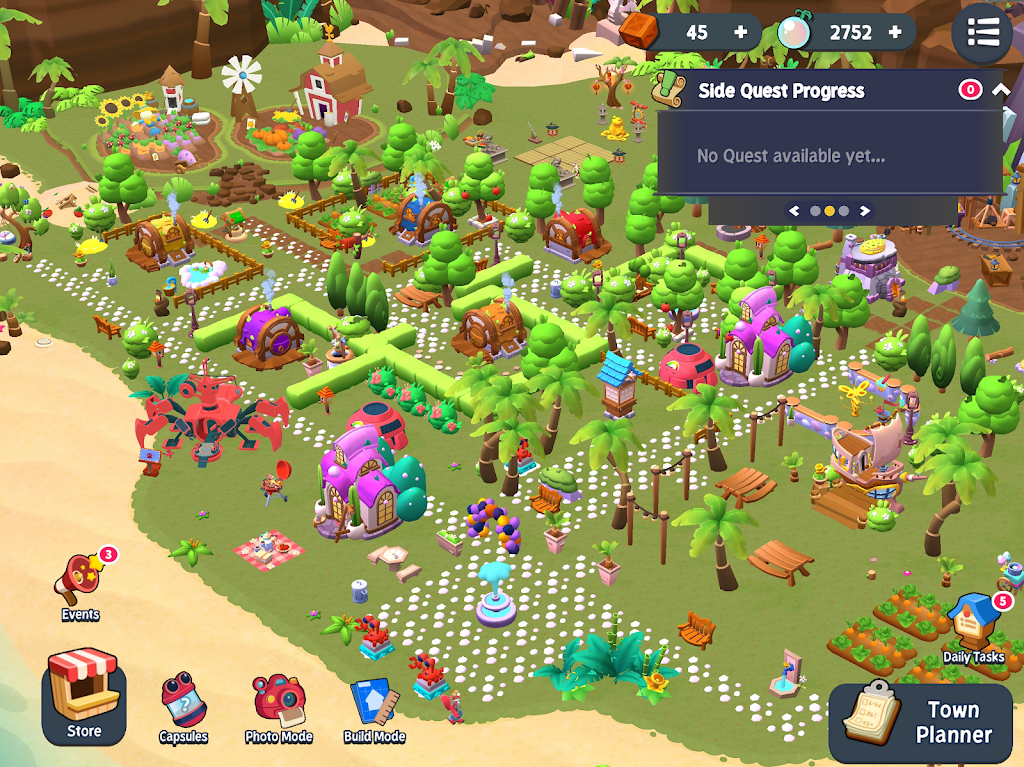
Task: Go to previous quest page arrow
Action: [x=795, y=211]
